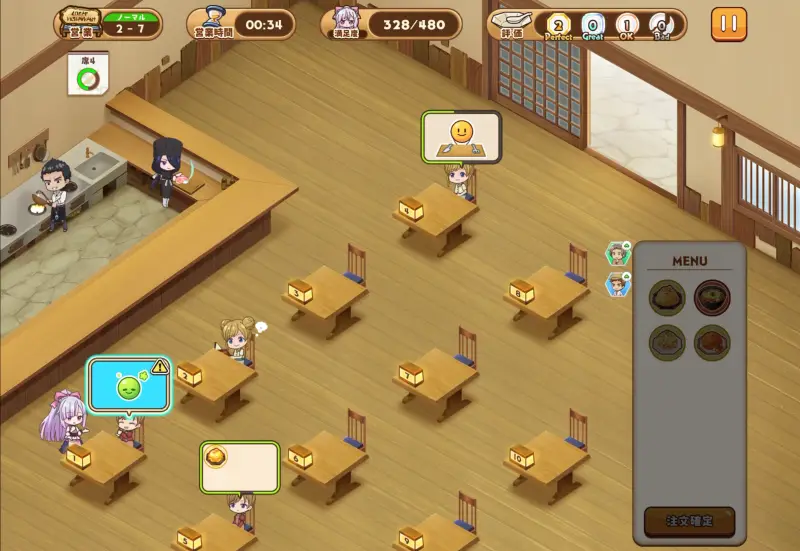This screenshot has width=800, height=551.
Task: Select the red-sauce plate dish in the menu
Action: click(712, 342)
